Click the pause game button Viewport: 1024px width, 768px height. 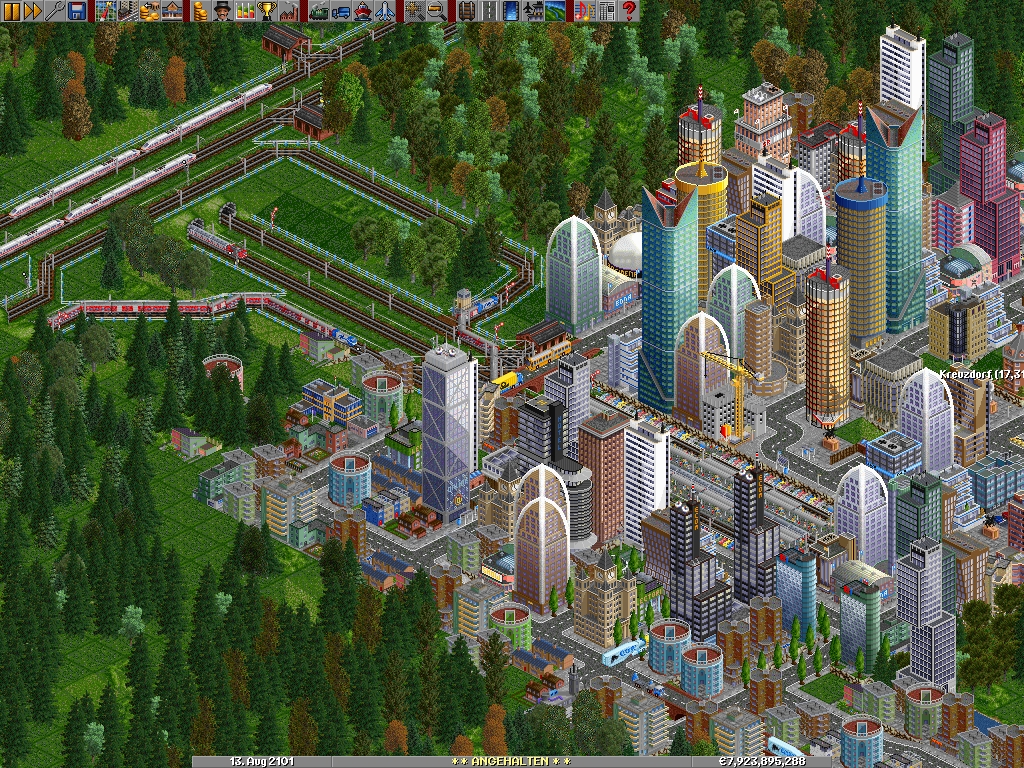[11, 11]
